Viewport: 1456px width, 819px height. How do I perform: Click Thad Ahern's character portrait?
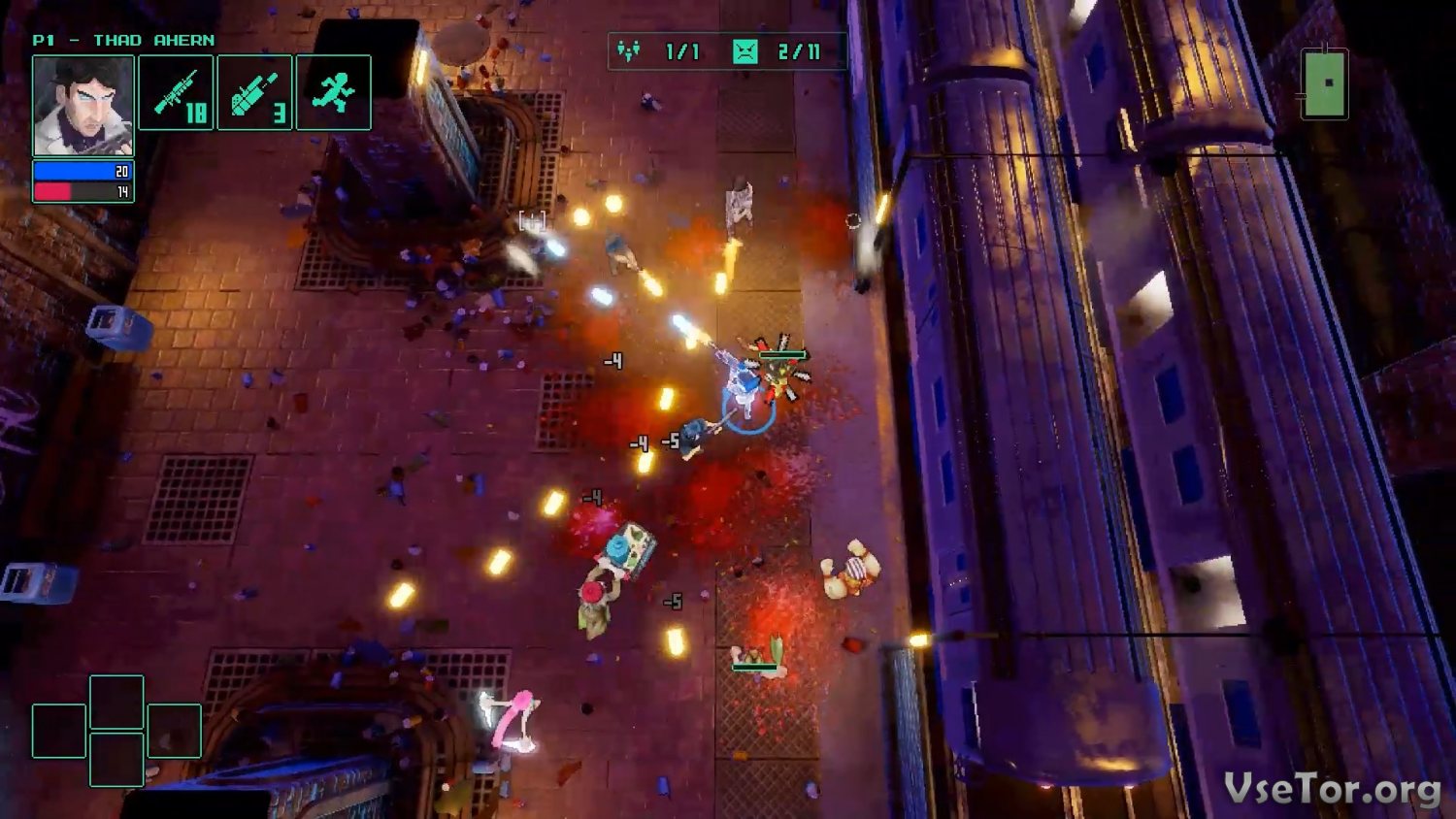pyautogui.click(x=83, y=105)
